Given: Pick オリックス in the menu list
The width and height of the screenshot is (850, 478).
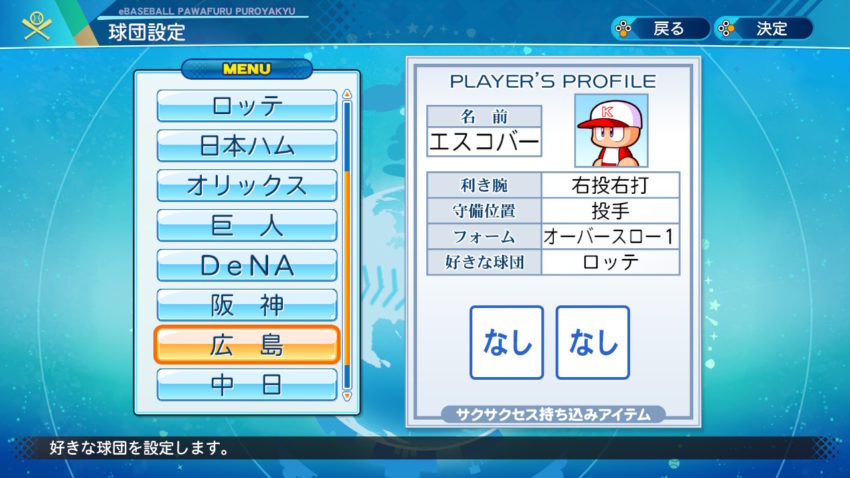Looking at the screenshot, I should 247,186.
